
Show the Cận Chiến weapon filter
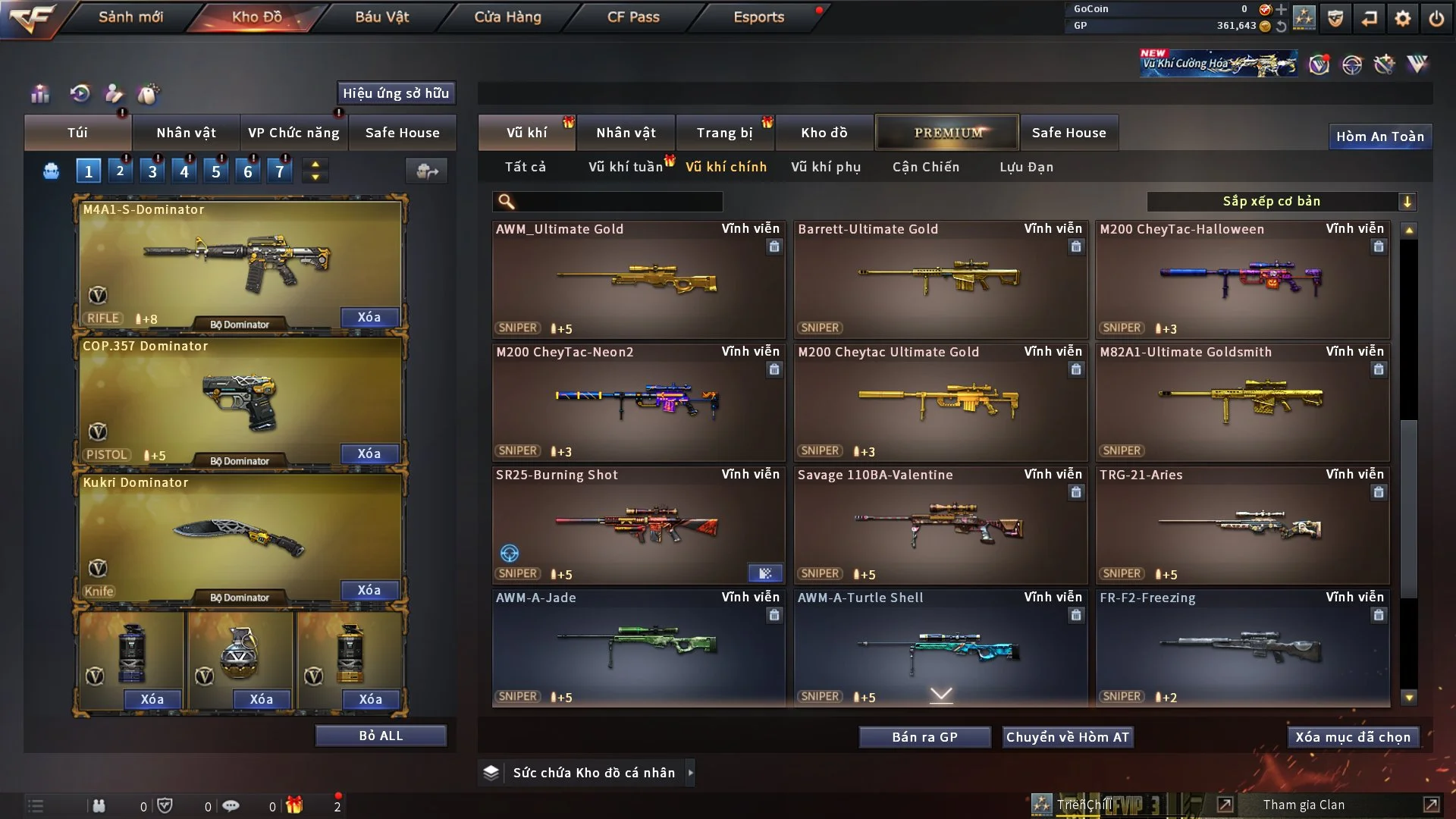[x=925, y=167]
